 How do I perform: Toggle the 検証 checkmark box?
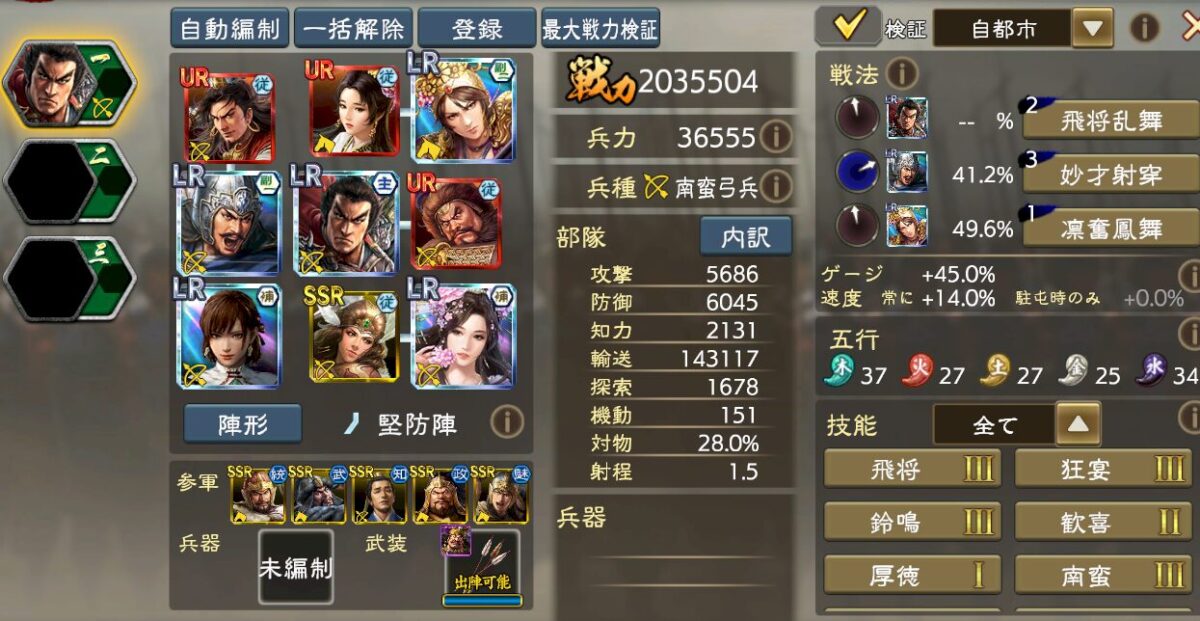[847, 27]
